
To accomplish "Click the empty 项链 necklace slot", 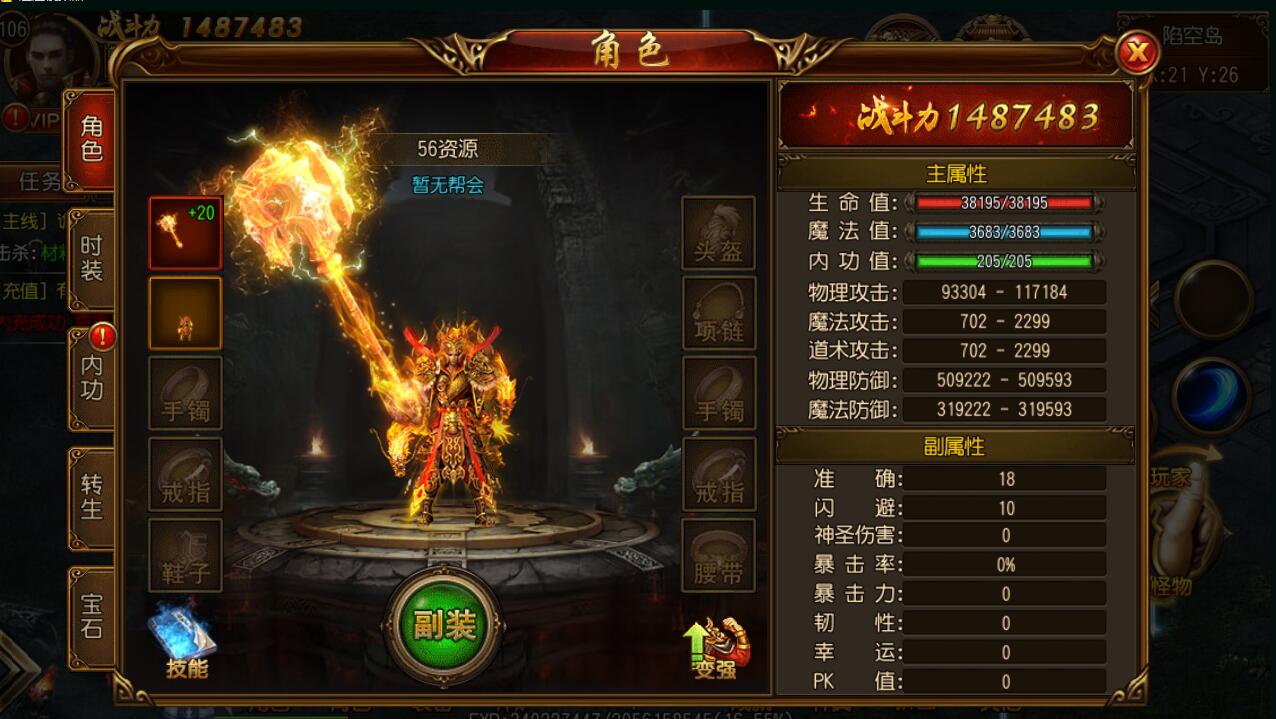I will tap(718, 313).
